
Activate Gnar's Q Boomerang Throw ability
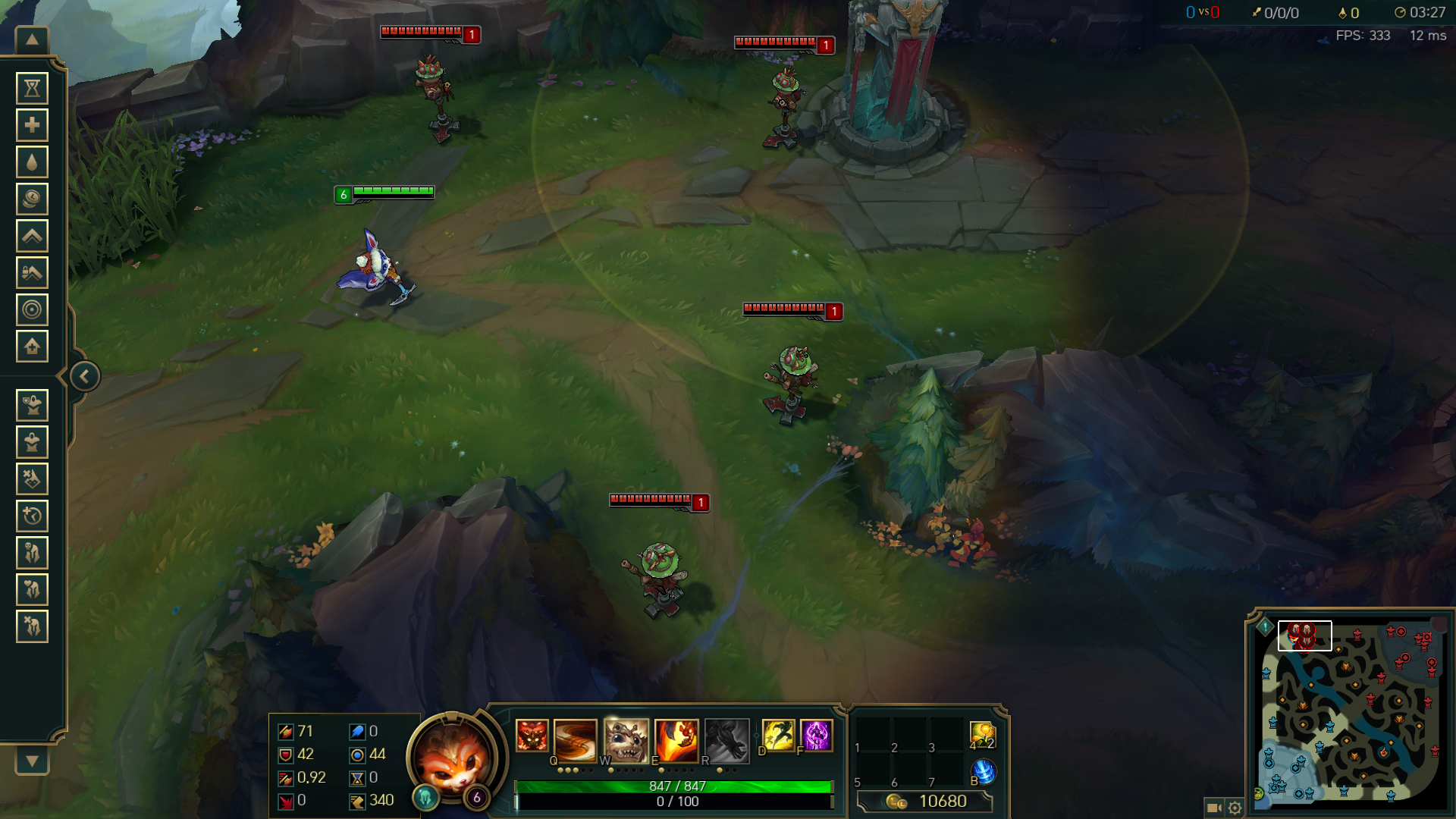575,739
